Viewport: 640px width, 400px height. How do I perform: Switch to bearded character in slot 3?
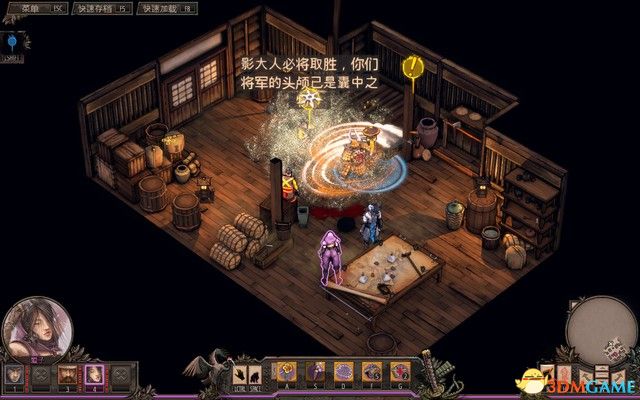68,374
